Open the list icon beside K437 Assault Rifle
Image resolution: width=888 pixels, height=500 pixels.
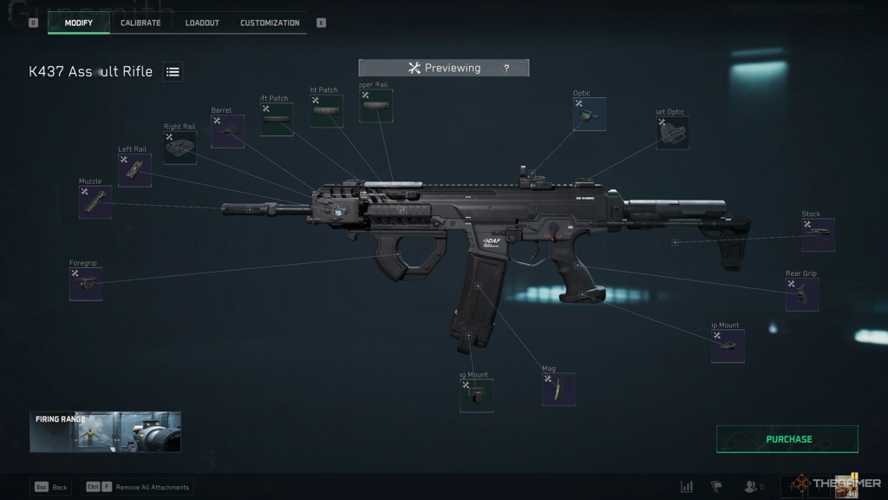tap(173, 72)
